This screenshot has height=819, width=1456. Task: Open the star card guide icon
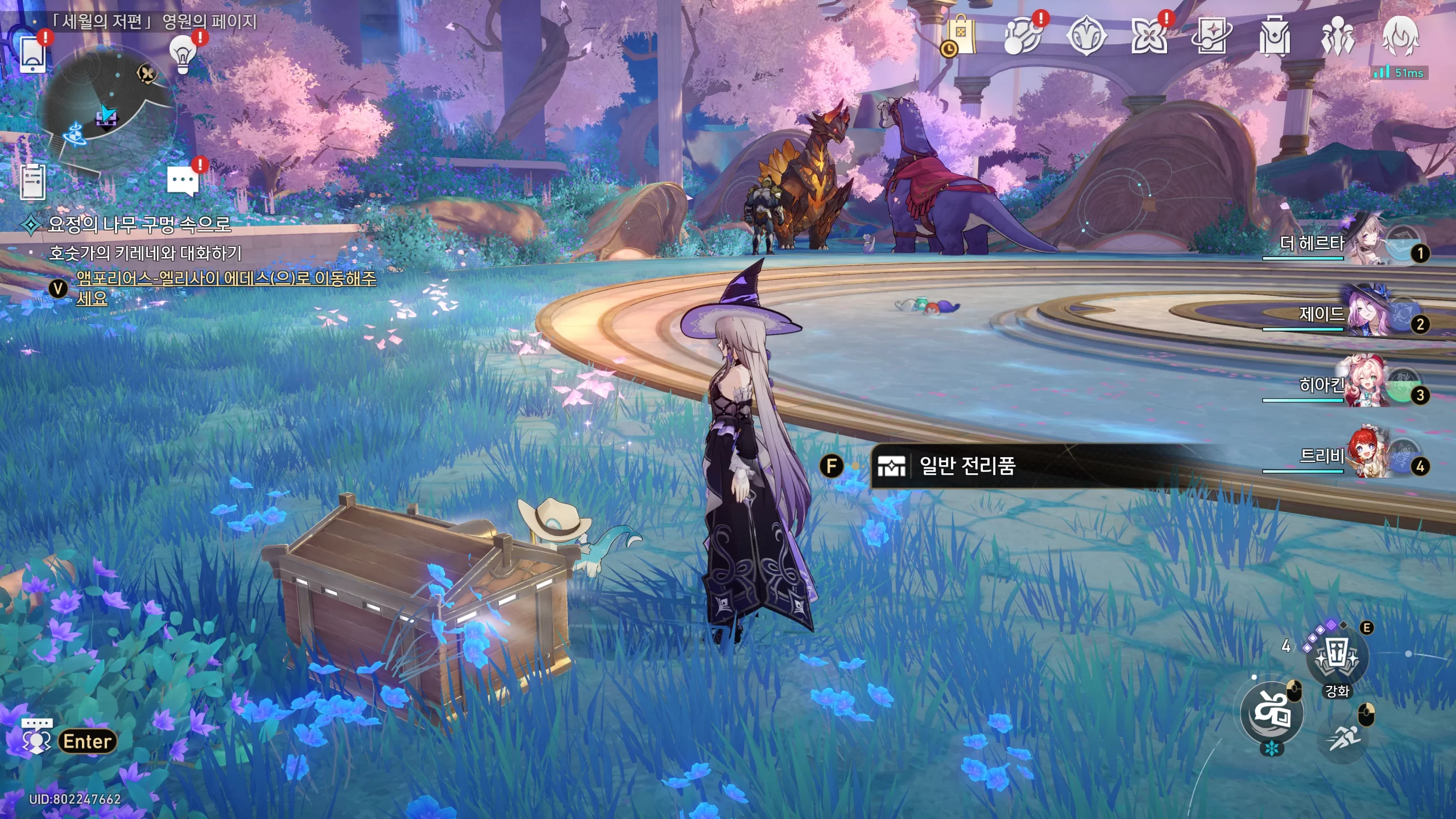pos(1211,36)
